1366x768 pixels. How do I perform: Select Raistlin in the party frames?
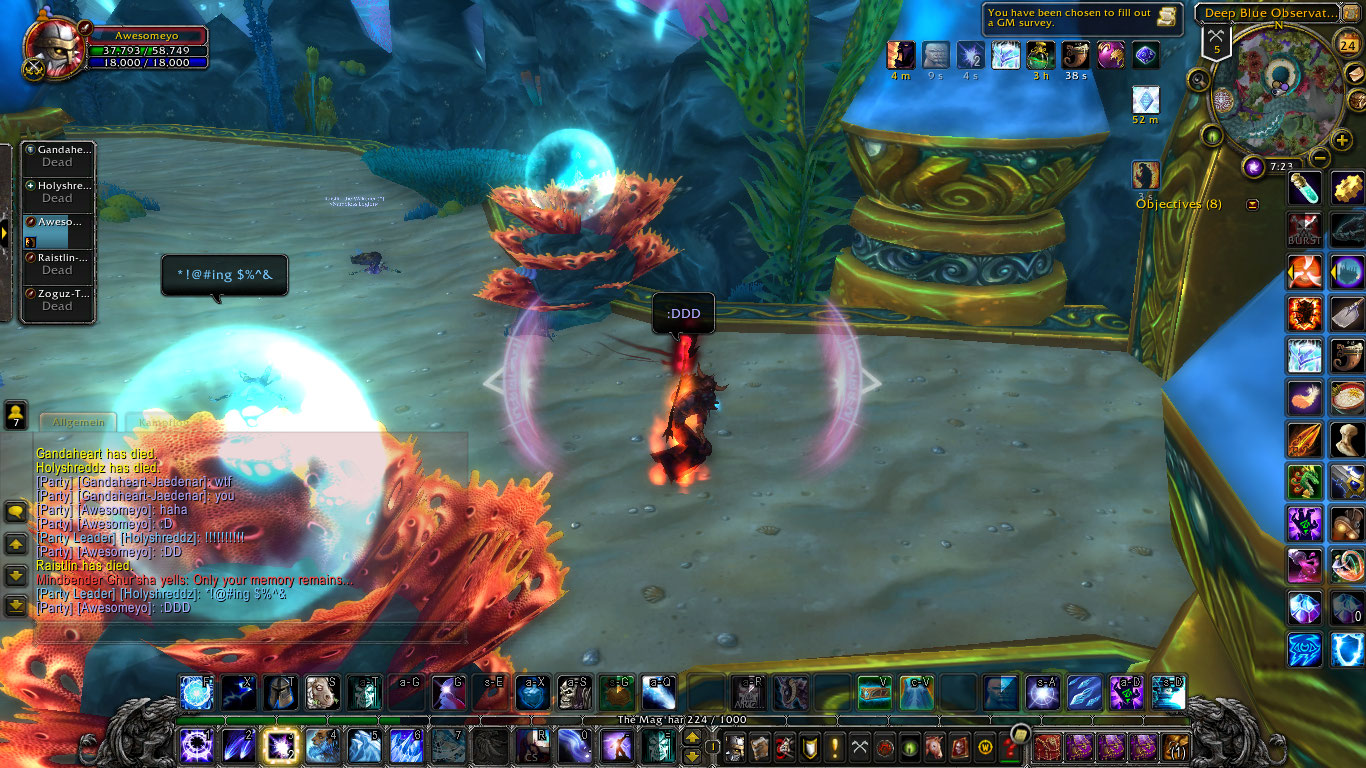(x=58, y=264)
